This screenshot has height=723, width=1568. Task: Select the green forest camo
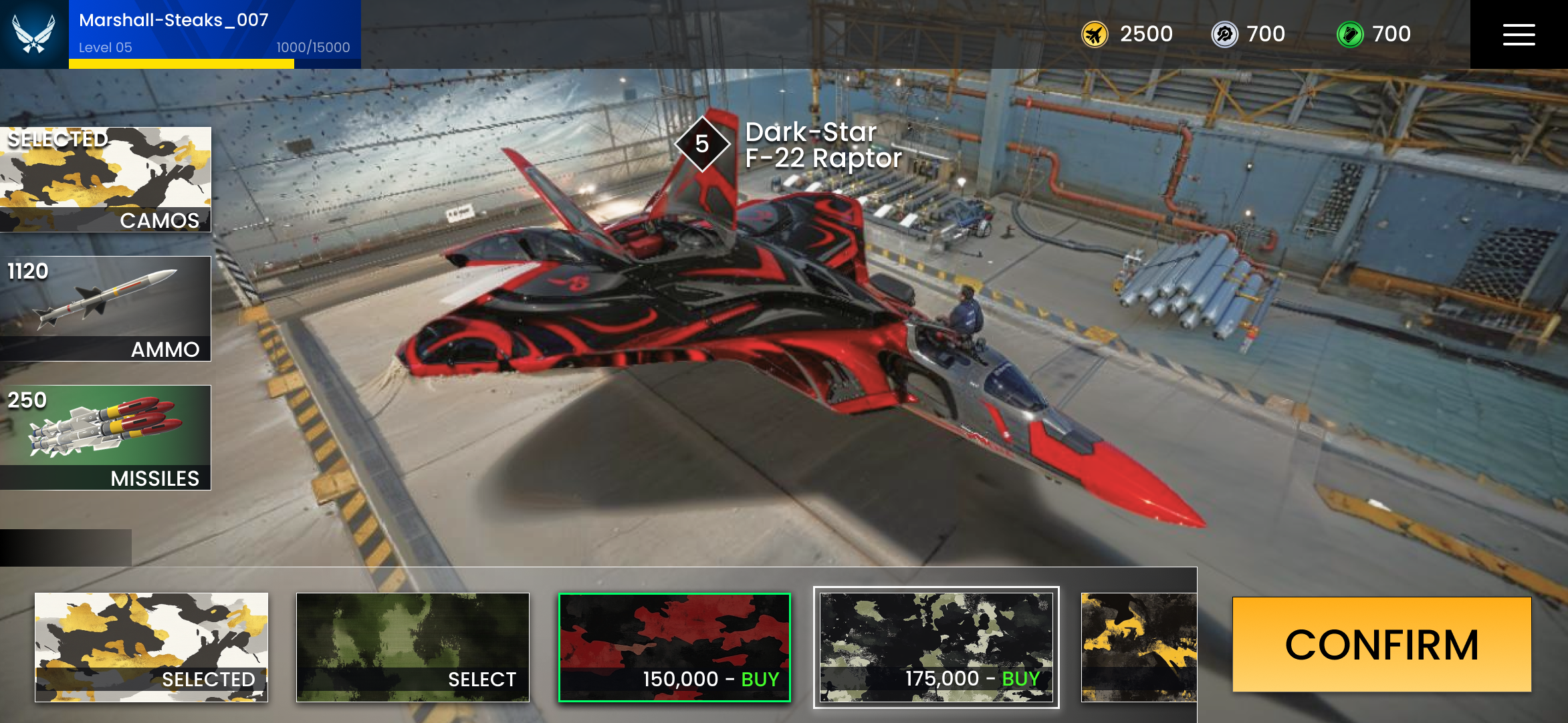[x=413, y=647]
